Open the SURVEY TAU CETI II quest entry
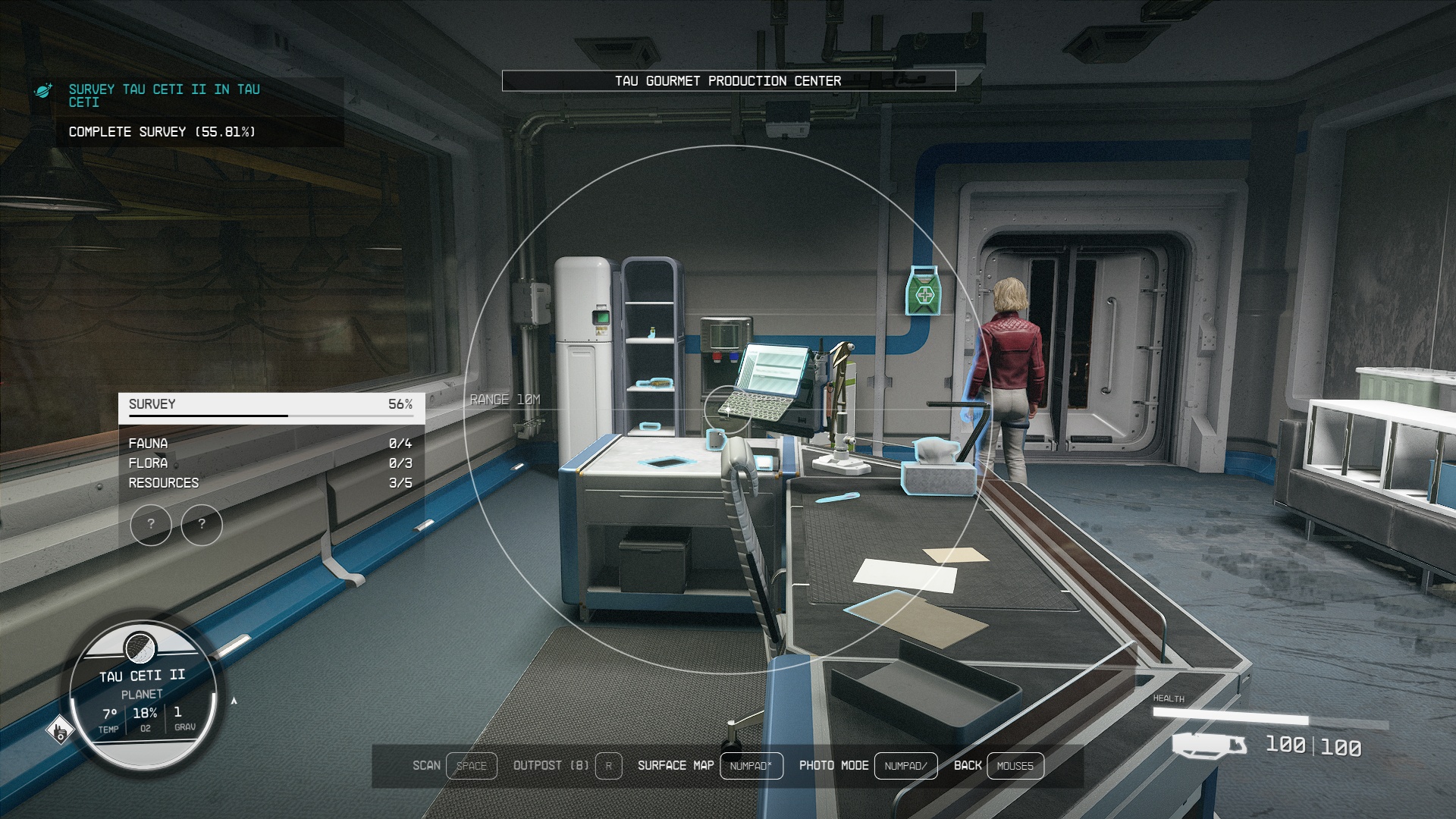 pos(162,95)
